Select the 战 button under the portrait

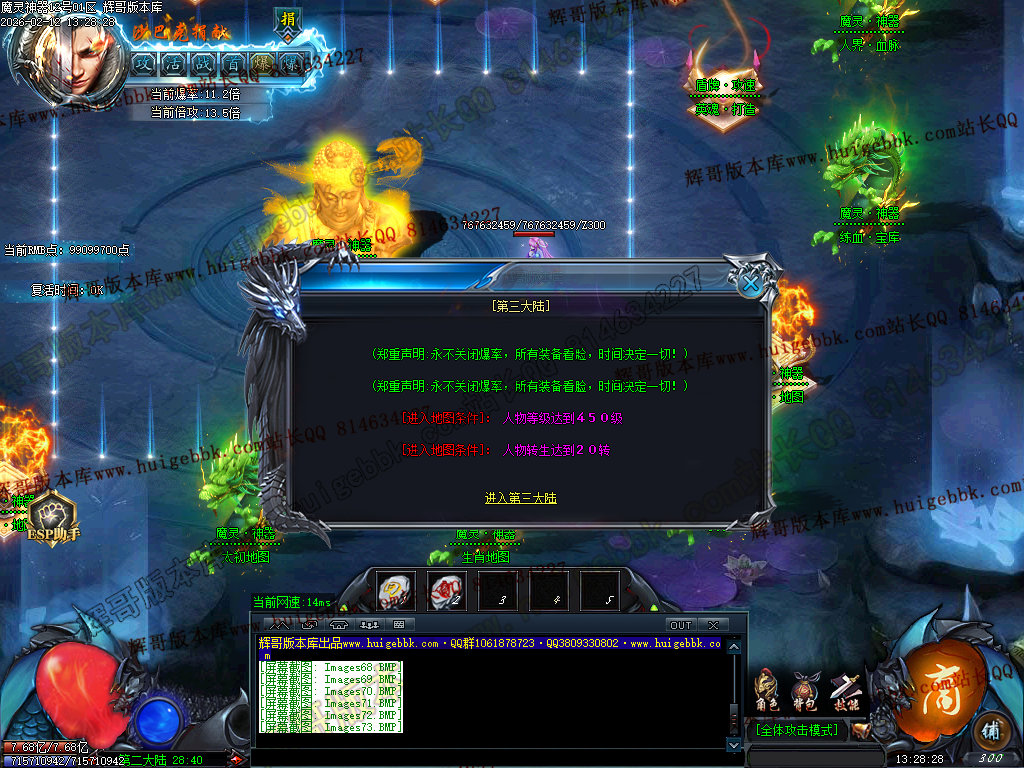[x=202, y=63]
